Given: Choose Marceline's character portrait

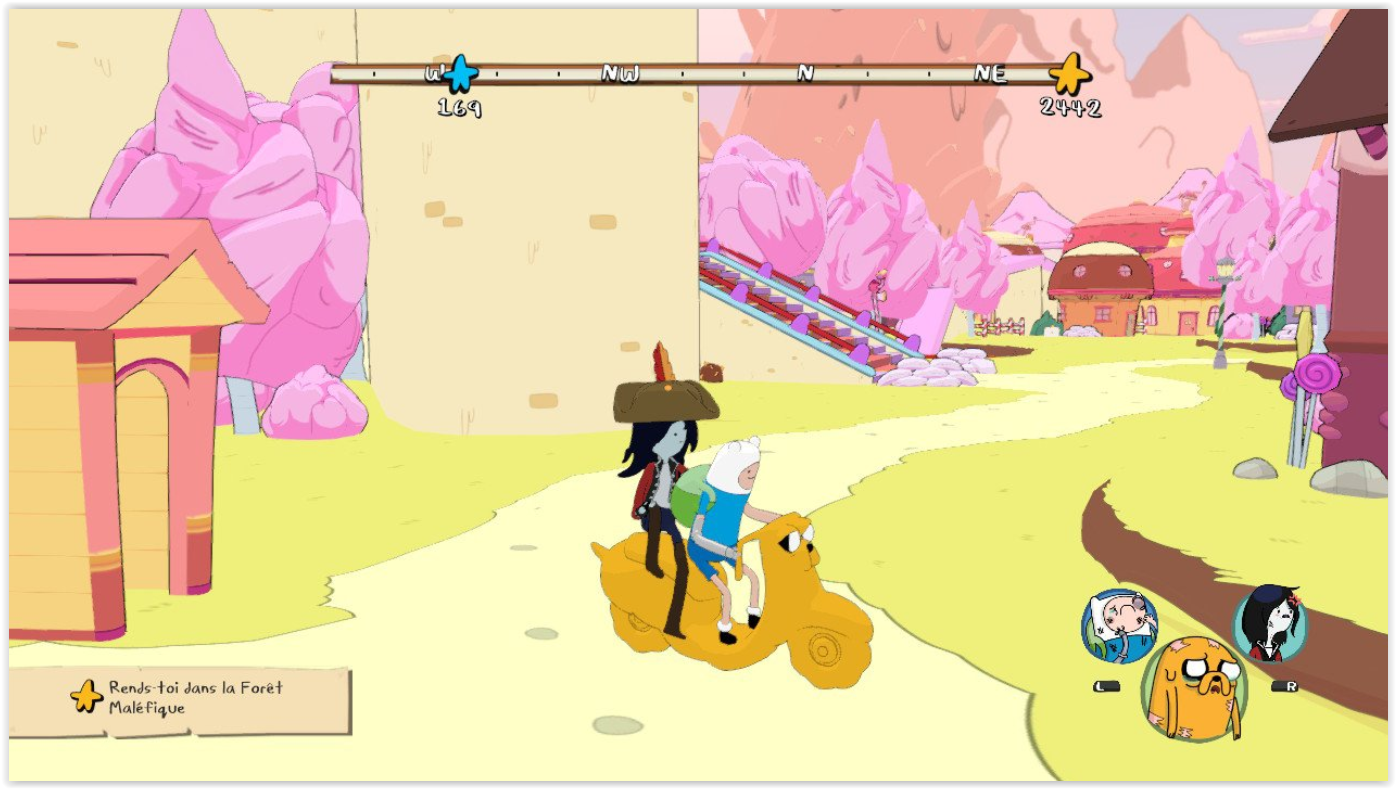Looking at the screenshot, I should [1269, 623].
